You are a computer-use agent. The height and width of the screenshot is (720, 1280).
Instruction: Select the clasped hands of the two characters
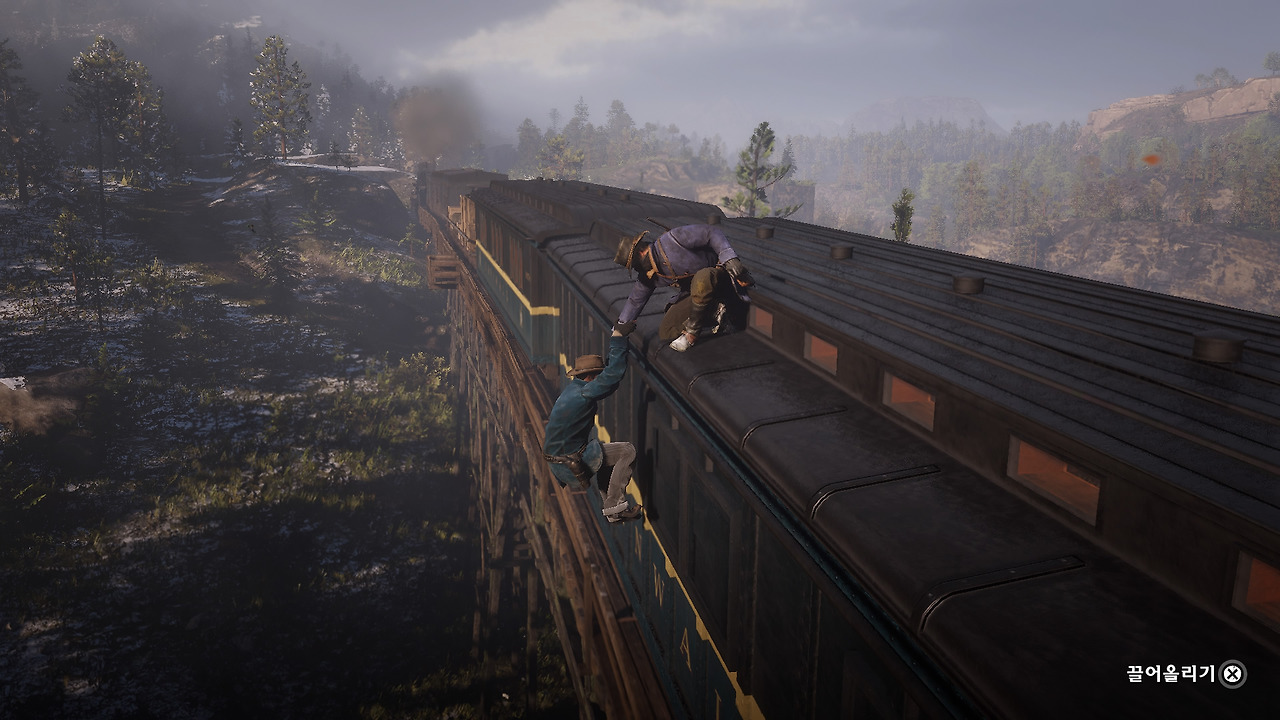point(623,328)
